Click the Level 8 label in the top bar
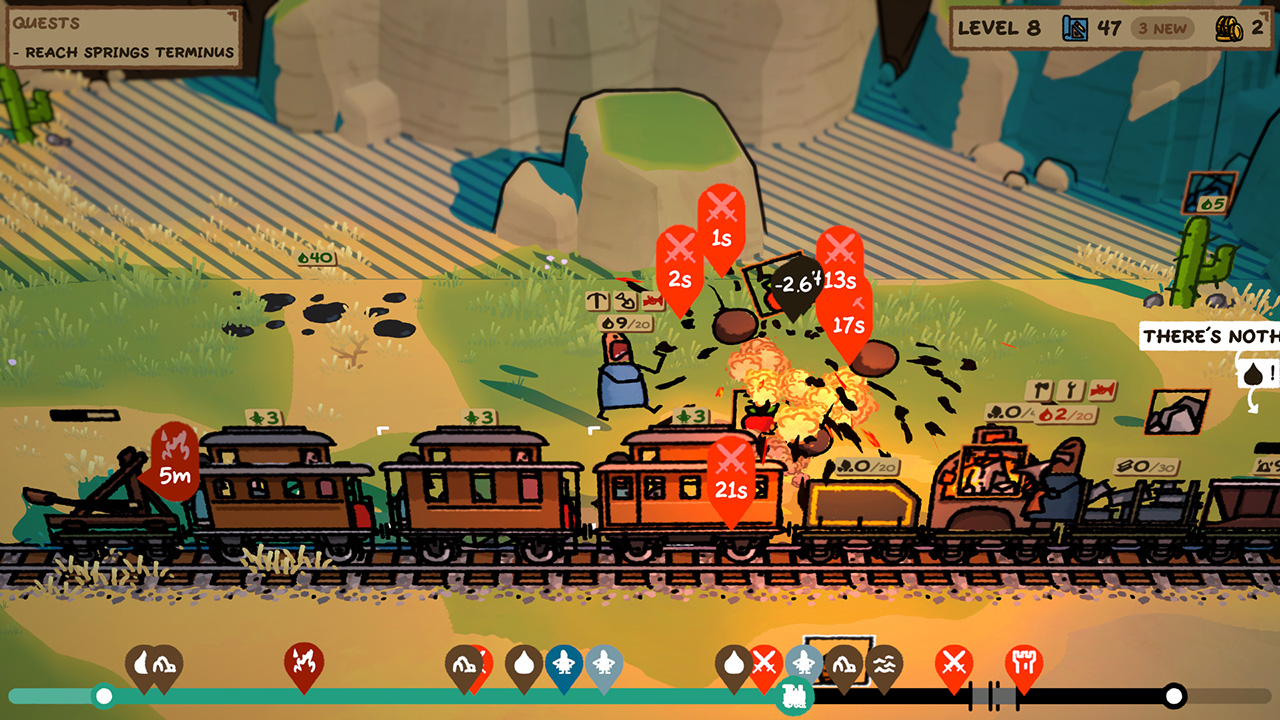 point(1000,29)
